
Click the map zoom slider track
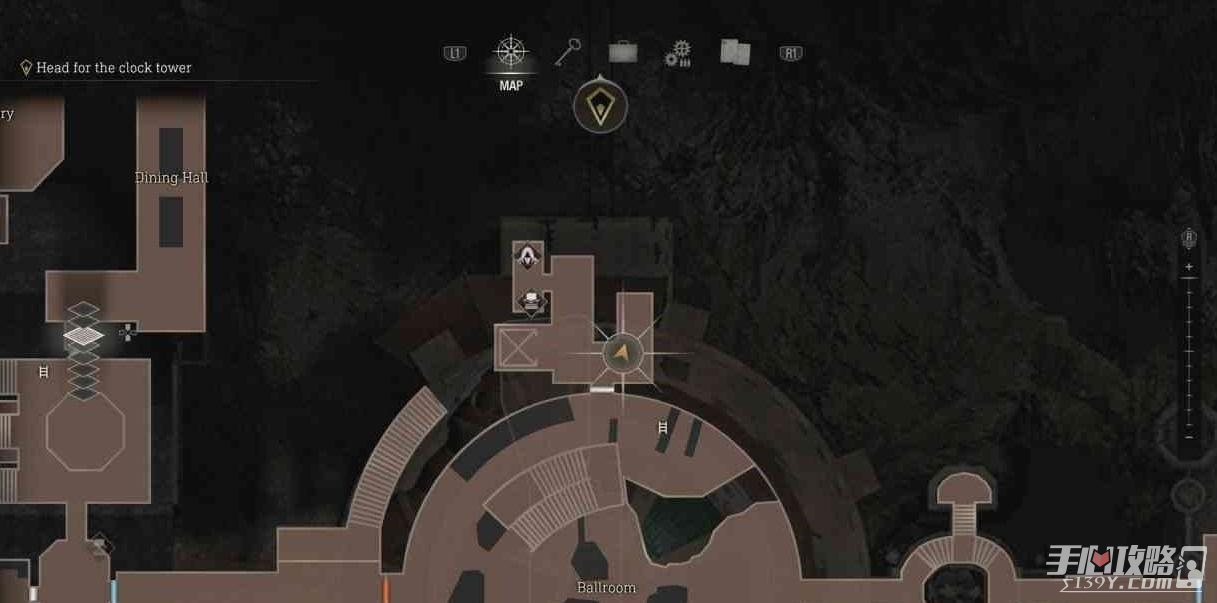point(1189,350)
